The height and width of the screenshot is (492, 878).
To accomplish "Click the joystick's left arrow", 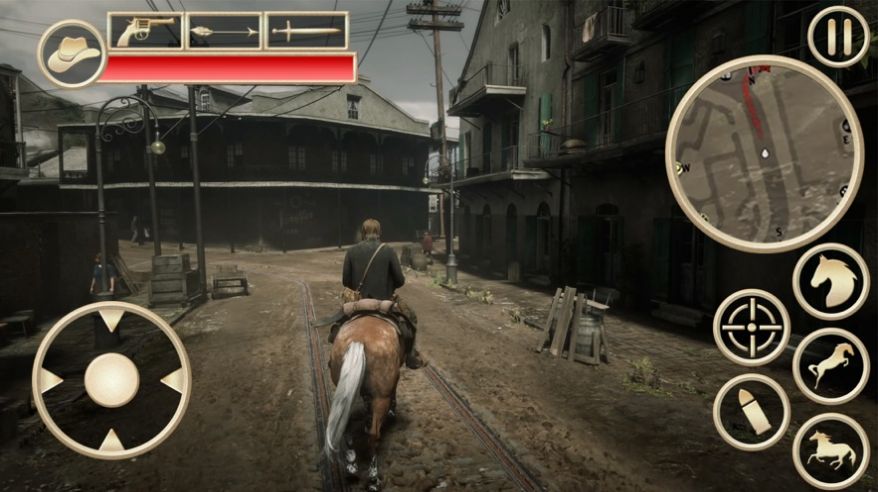I will (50, 380).
